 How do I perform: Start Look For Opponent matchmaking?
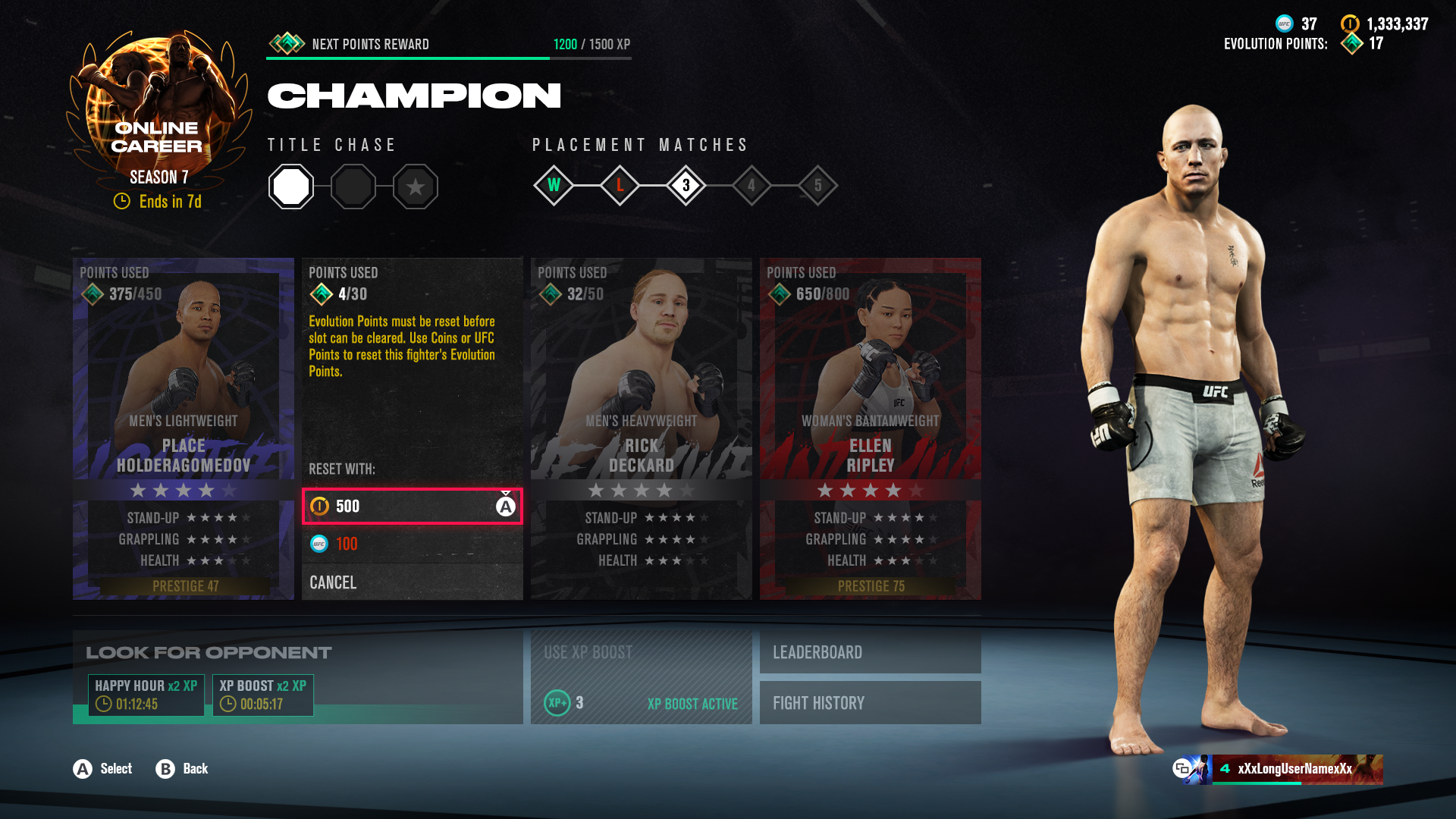(x=297, y=676)
